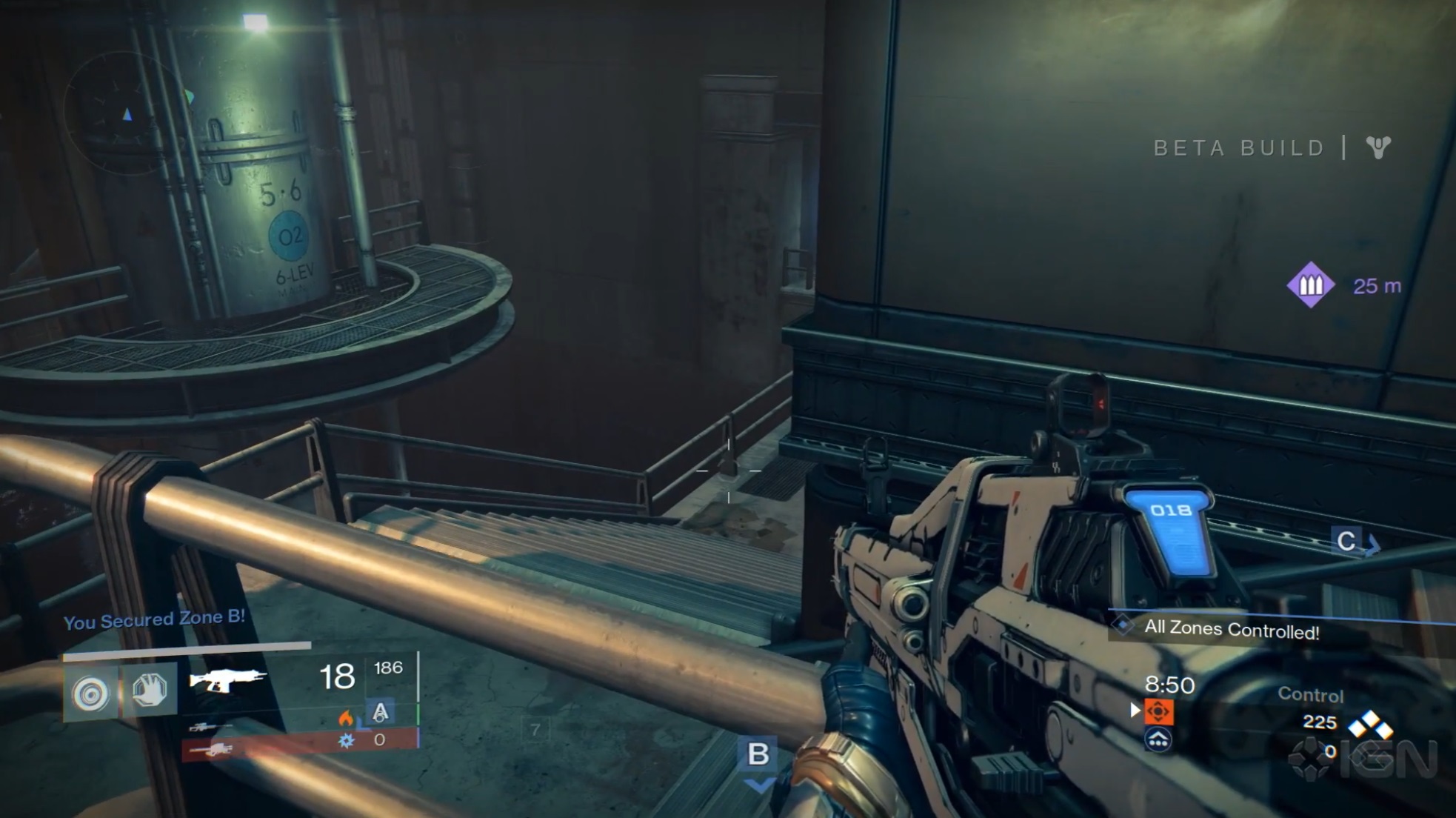Choose the heavy weapon in the red row
The image size is (1456, 818).
pos(212,751)
